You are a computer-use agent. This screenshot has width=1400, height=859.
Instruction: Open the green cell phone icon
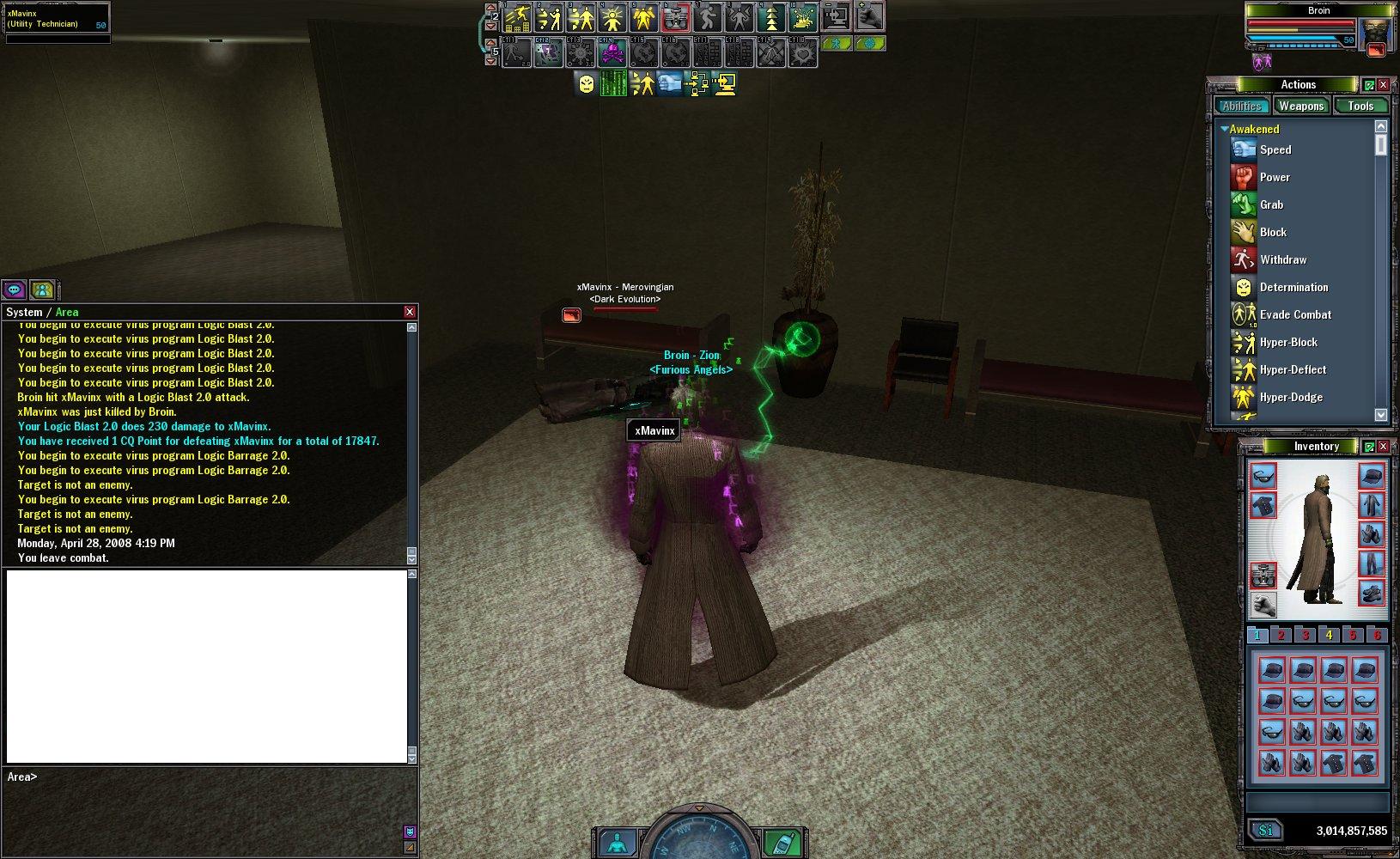pyautogui.click(x=781, y=842)
